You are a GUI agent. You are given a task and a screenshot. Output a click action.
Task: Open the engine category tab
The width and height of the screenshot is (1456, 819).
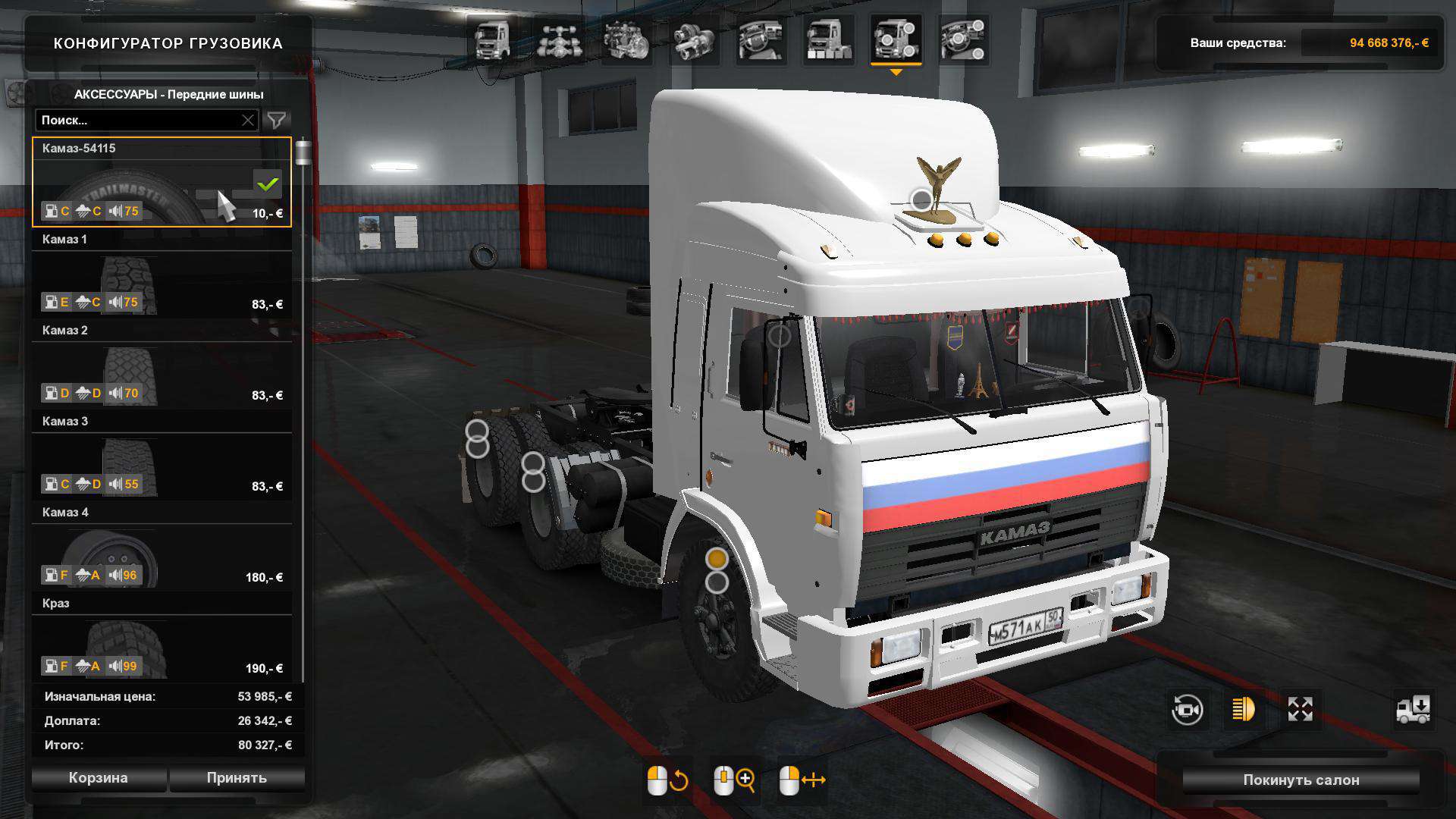point(626,40)
